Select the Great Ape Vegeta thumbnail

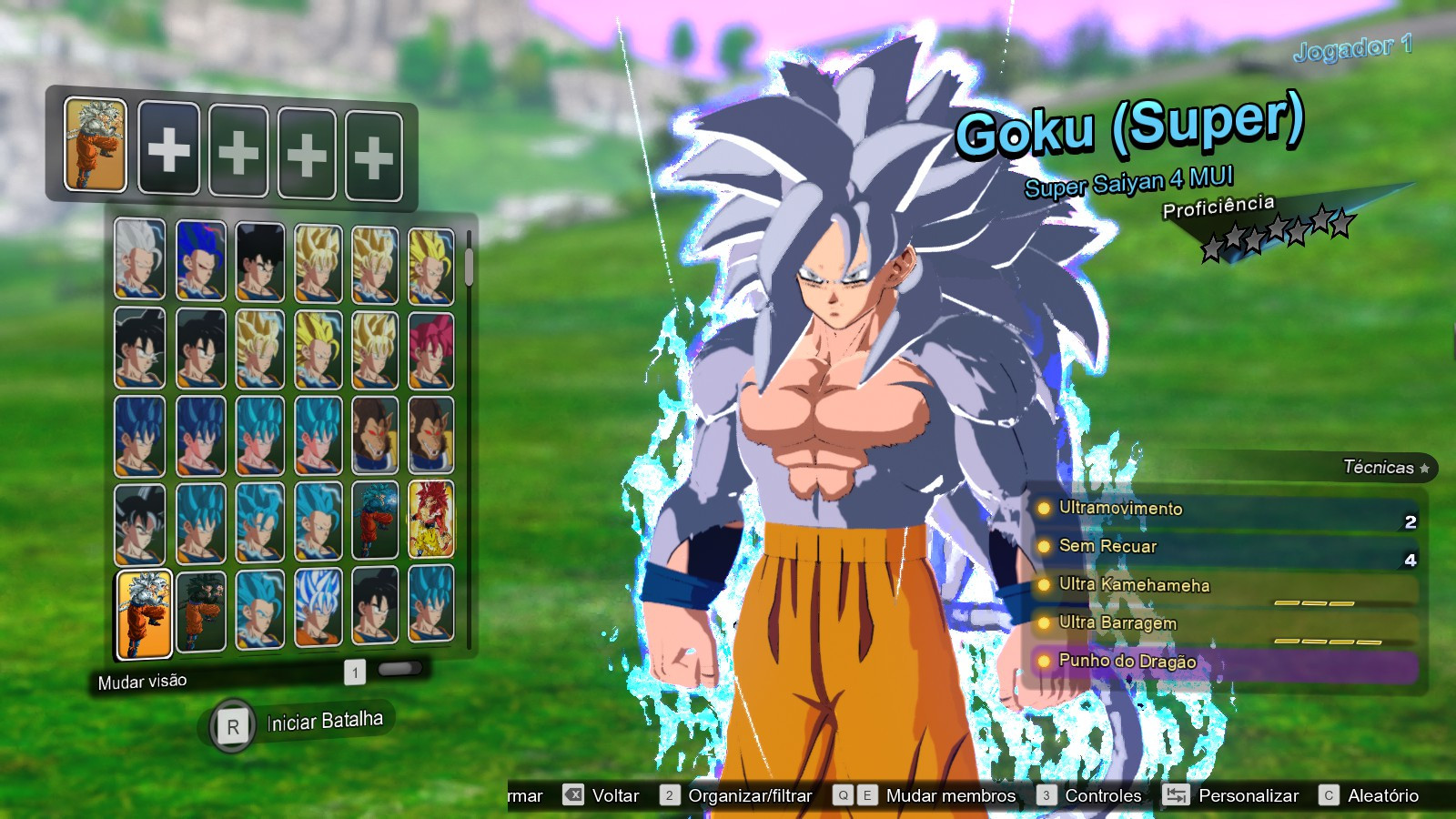click(x=375, y=437)
